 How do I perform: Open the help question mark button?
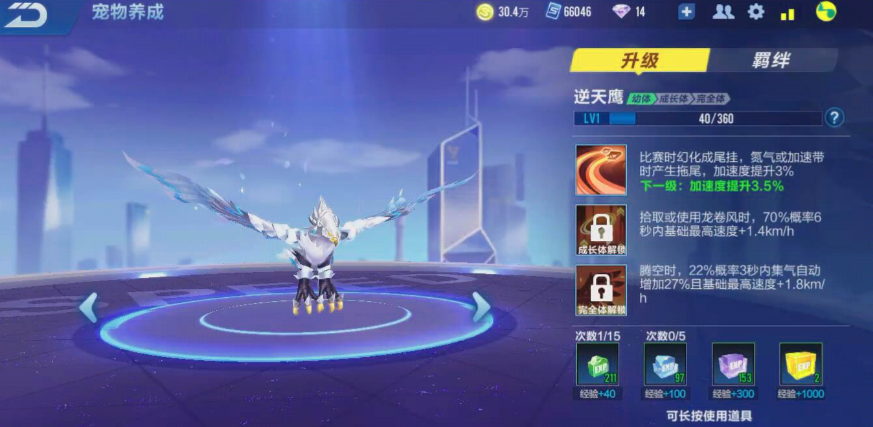click(x=835, y=118)
